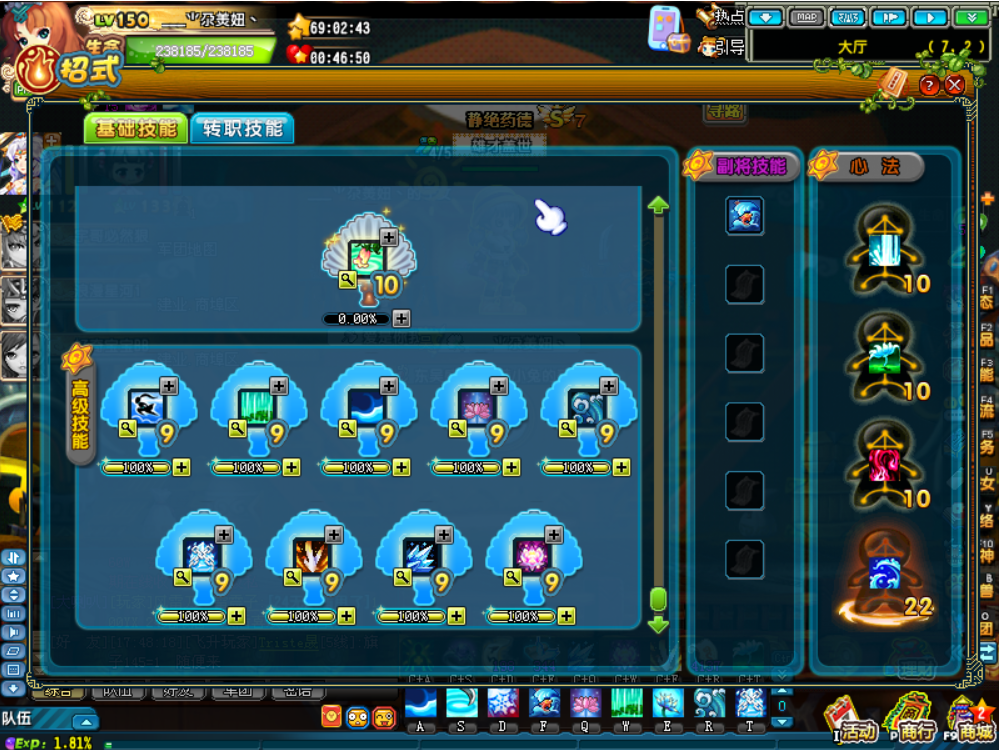The height and width of the screenshot is (750, 999).
Task: Click the filled 副将技能 slot icon
Action: pyautogui.click(x=744, y=215)
